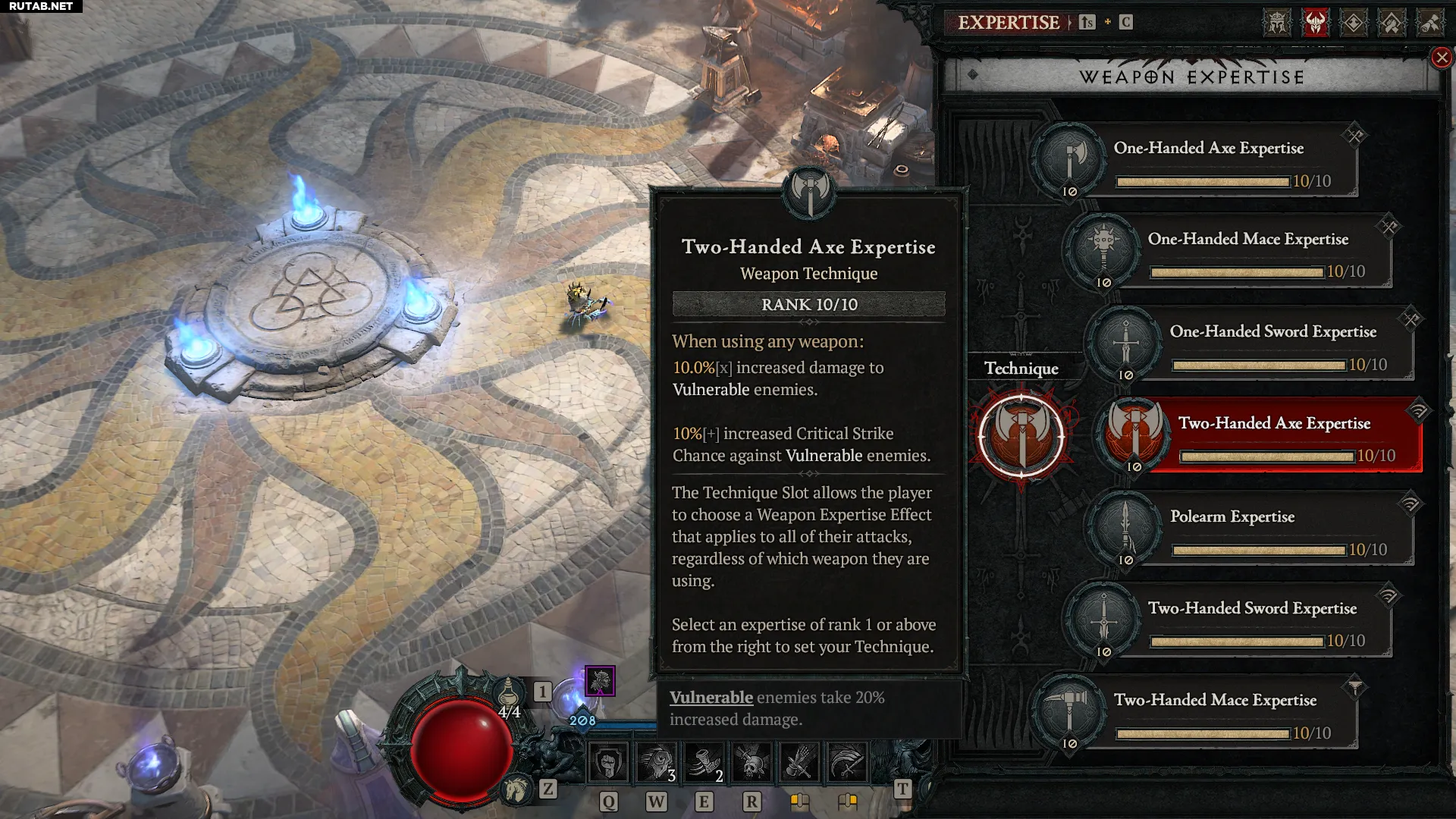
Task: Open the scroll icon tab
Action: coord(1429,23)
